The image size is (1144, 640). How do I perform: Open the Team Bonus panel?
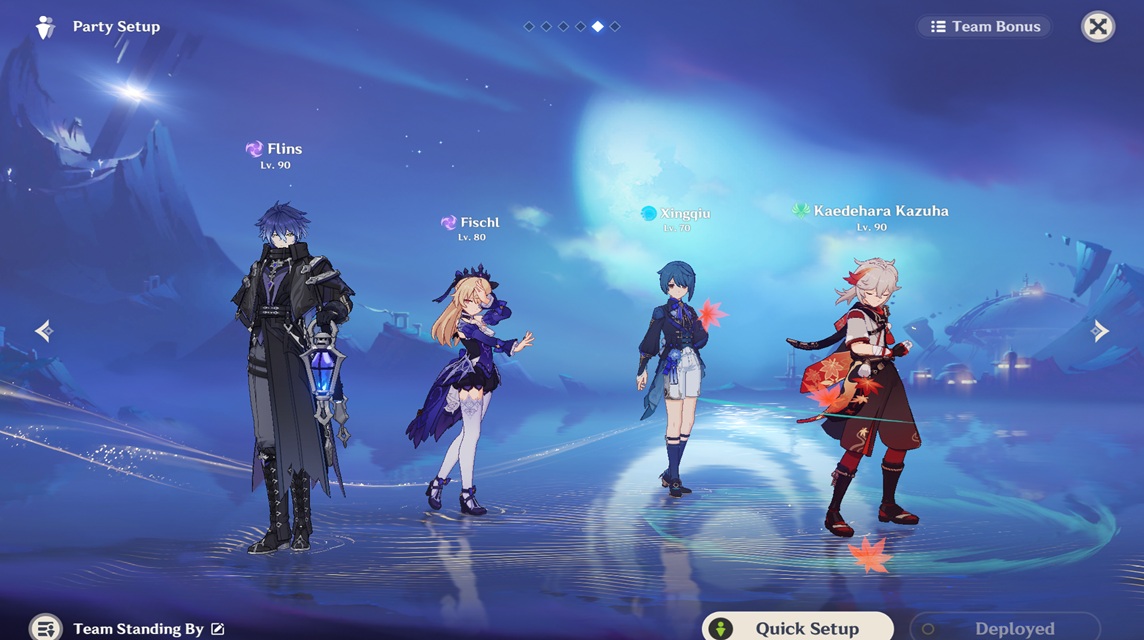(985, 27)
